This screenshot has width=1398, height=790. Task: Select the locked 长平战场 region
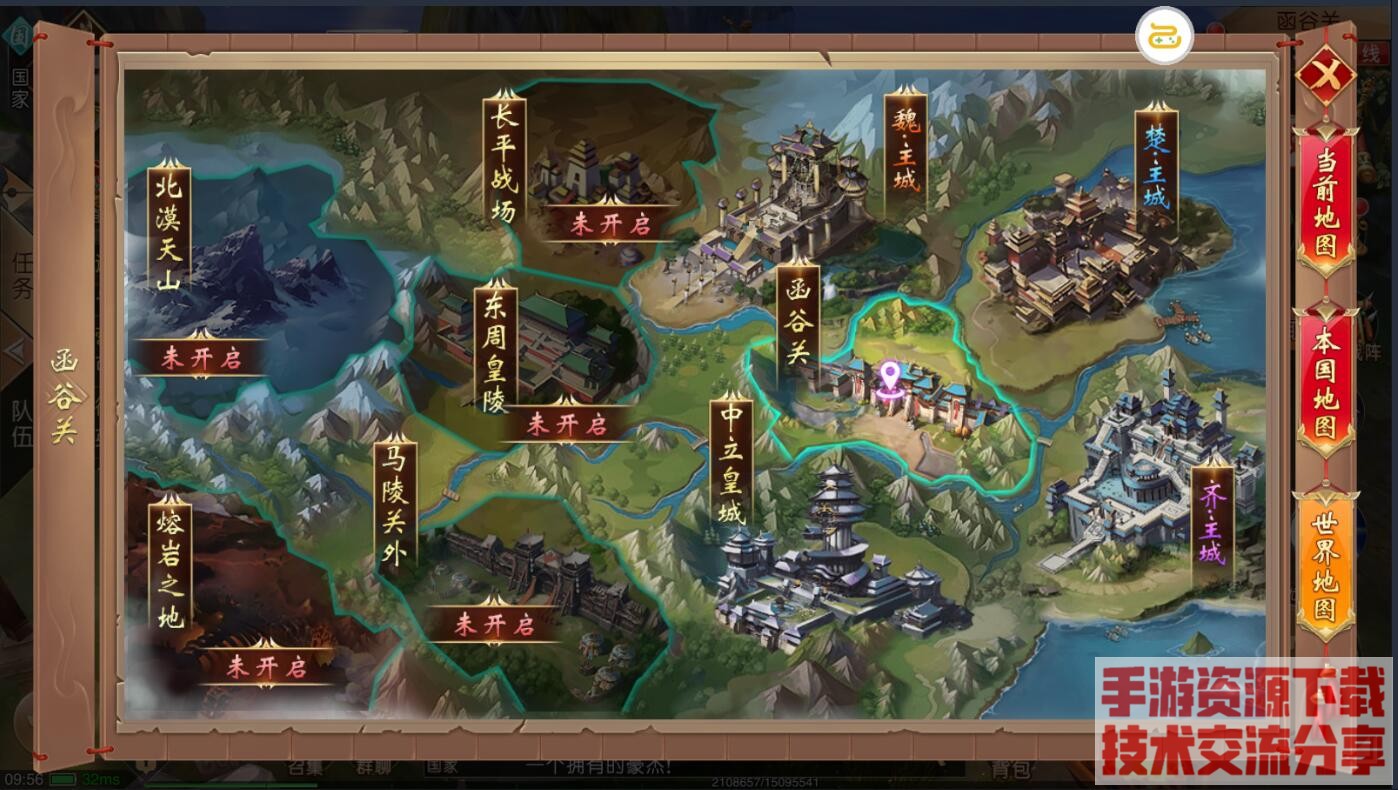pos(503,162)
